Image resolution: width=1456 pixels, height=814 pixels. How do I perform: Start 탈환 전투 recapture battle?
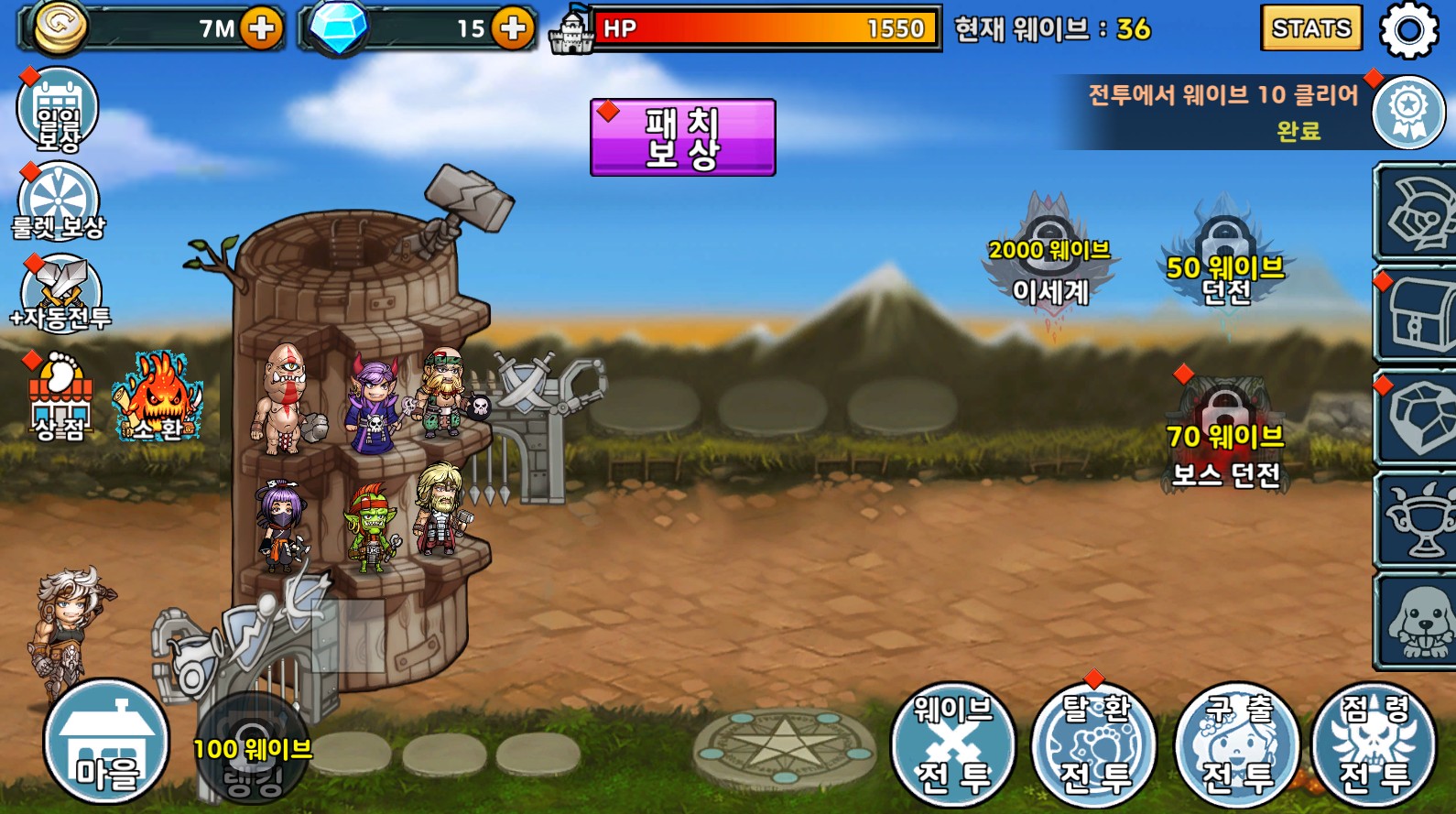pyautogui.click(x=1095, y=743)
